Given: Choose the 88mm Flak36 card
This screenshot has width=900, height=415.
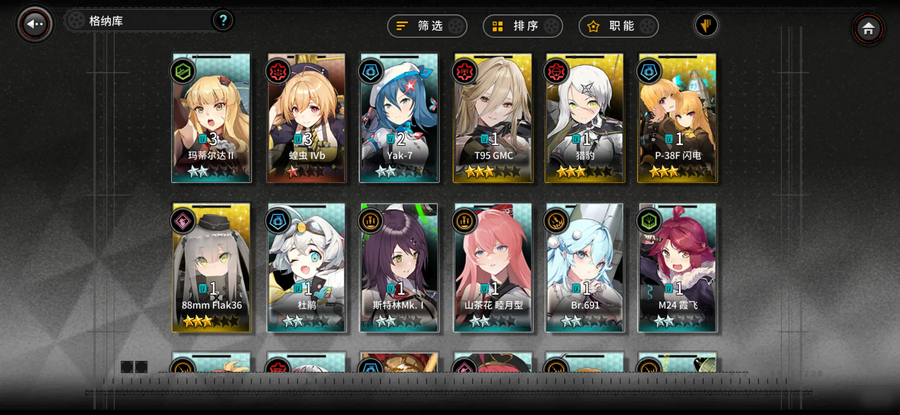Looking at the screenshot, I should click(x=211, y=268).
